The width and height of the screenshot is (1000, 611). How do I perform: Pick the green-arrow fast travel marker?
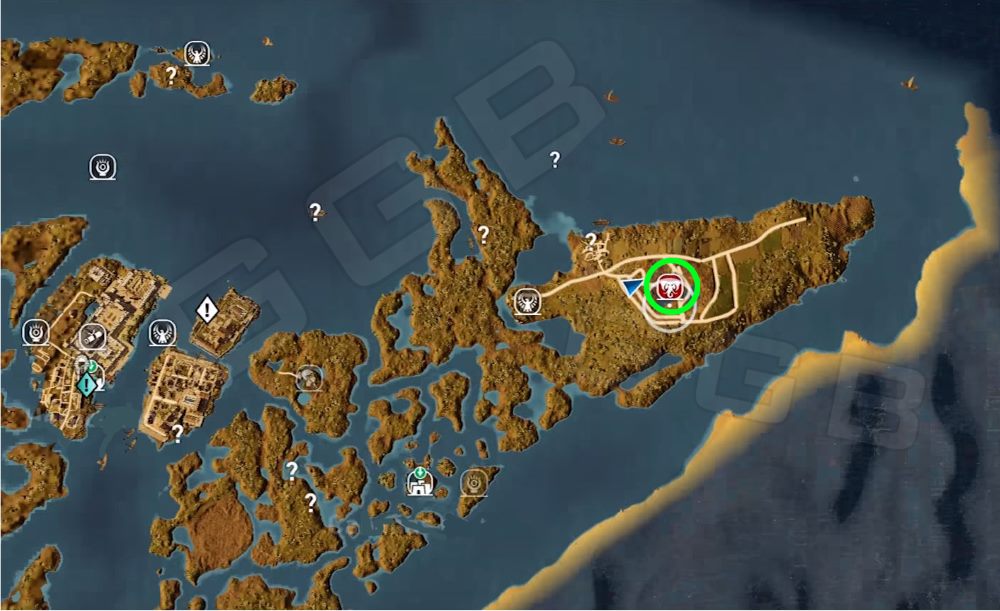click(419, 482)
